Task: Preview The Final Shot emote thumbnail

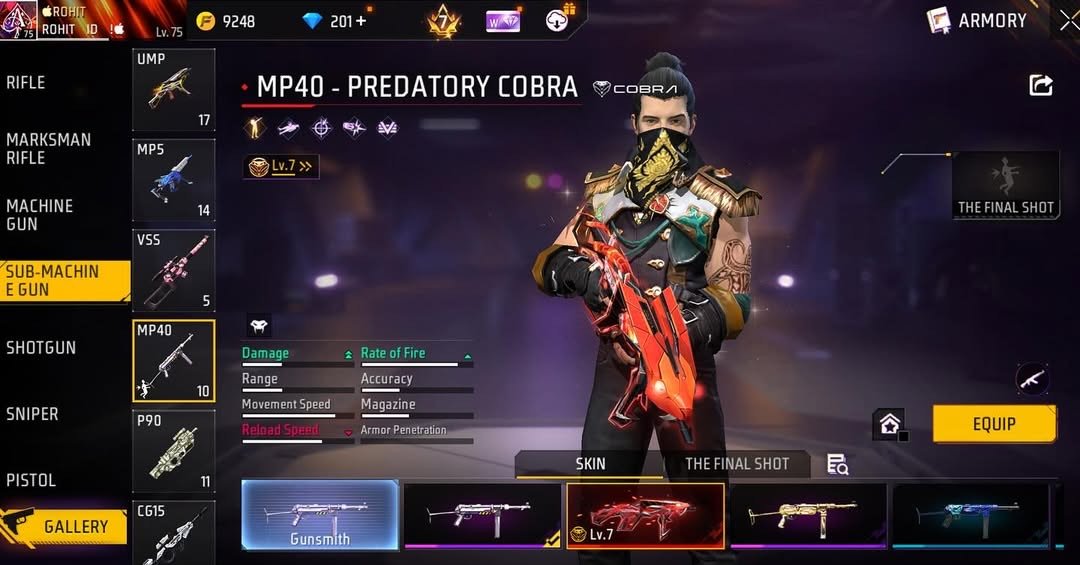Action: pyautogui.click(x=1005, y=185)
